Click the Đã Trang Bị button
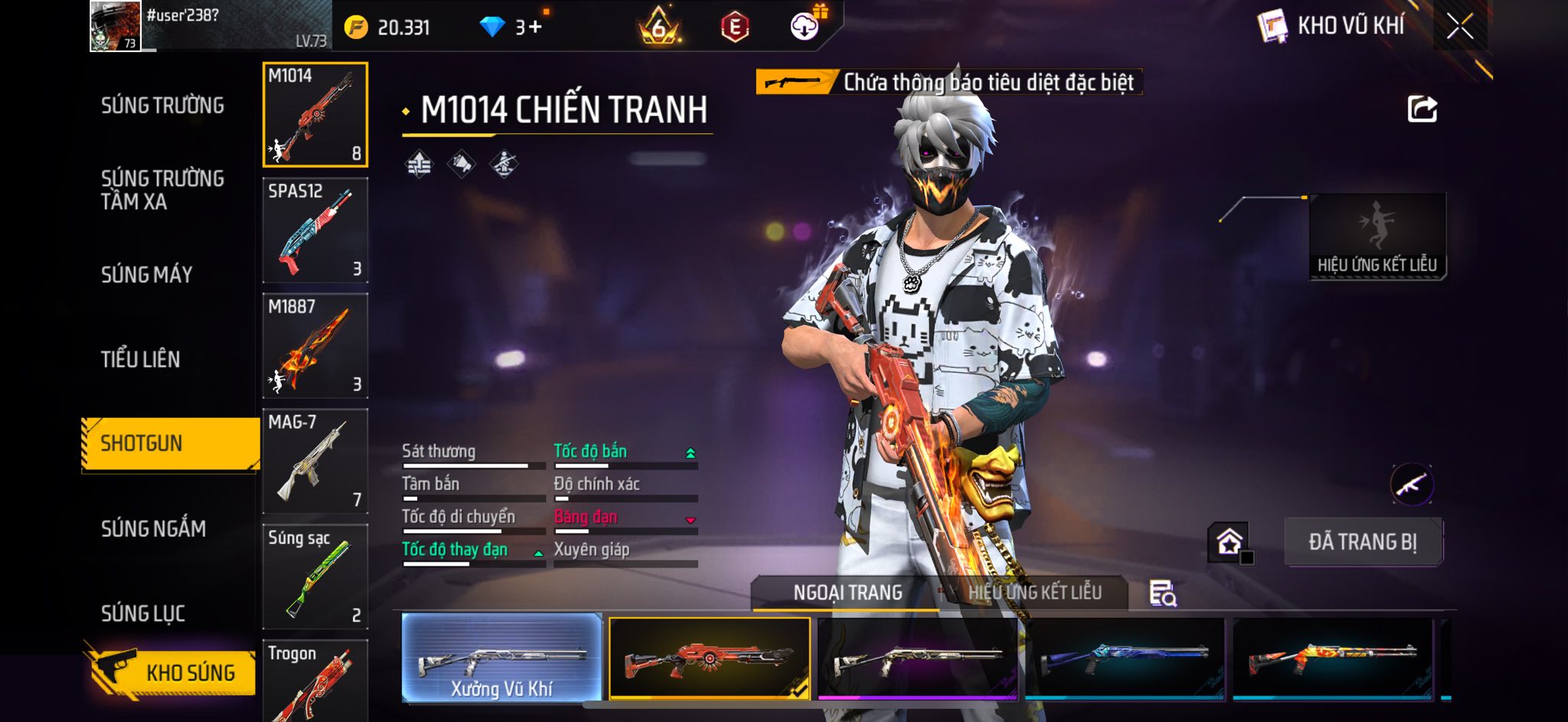The image size is (1568, 722). coord(1363,541)
